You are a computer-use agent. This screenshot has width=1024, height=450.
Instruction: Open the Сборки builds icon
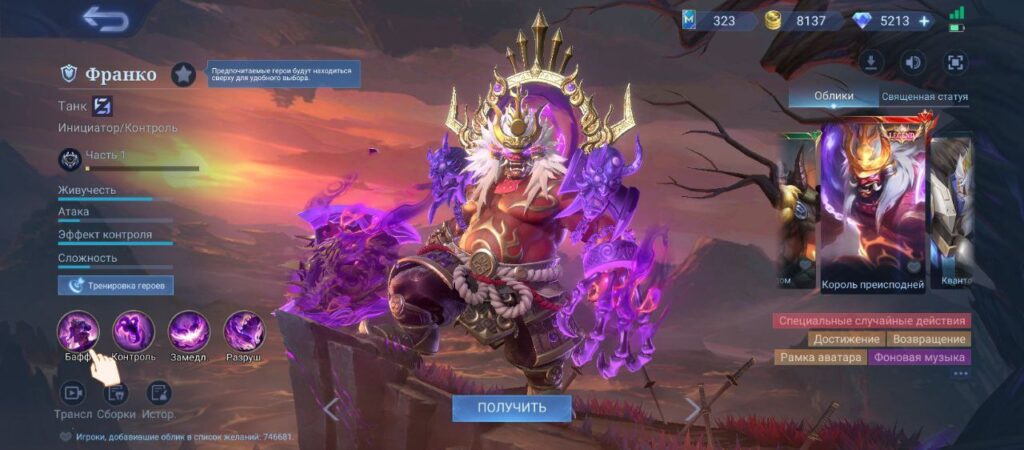[x=116, y=393]
